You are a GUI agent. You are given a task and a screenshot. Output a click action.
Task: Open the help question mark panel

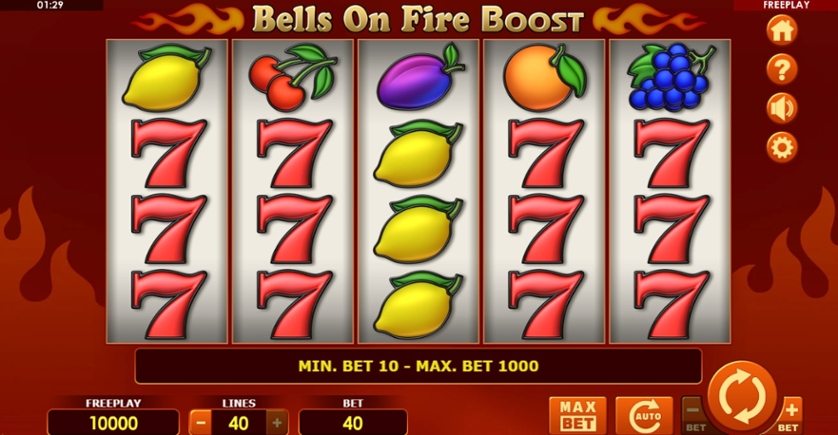(781, 69)
